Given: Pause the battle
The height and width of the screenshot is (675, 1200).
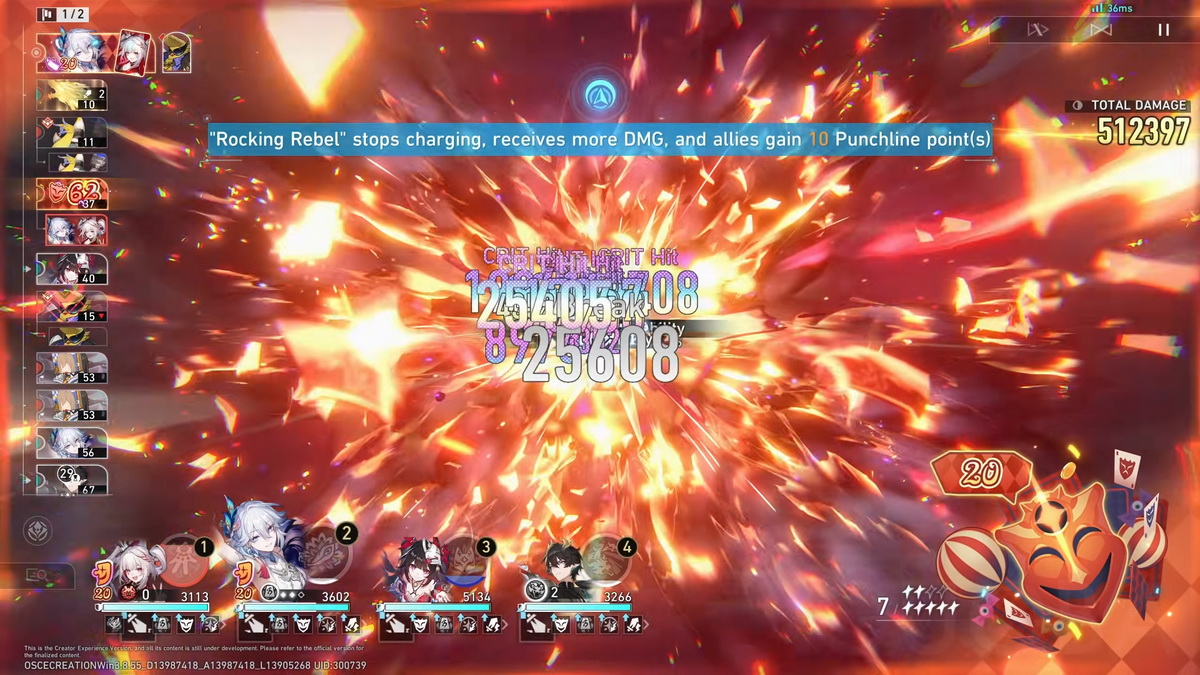Looking at the screenshot, I should click(x=1163, y=30).
